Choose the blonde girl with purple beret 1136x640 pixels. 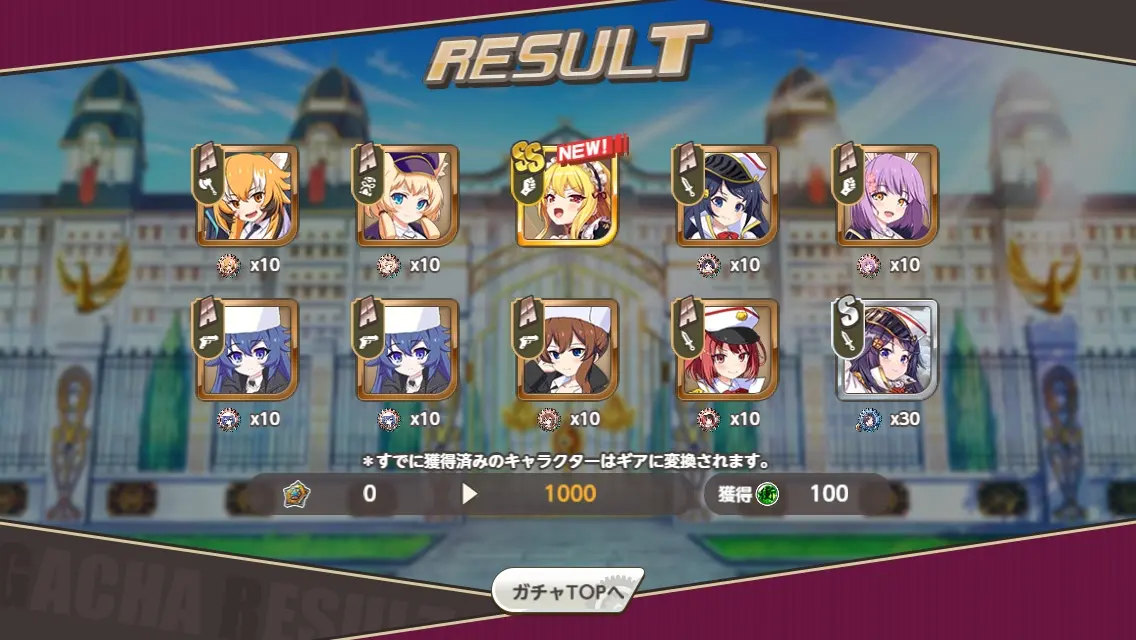(x=407, y=197)
